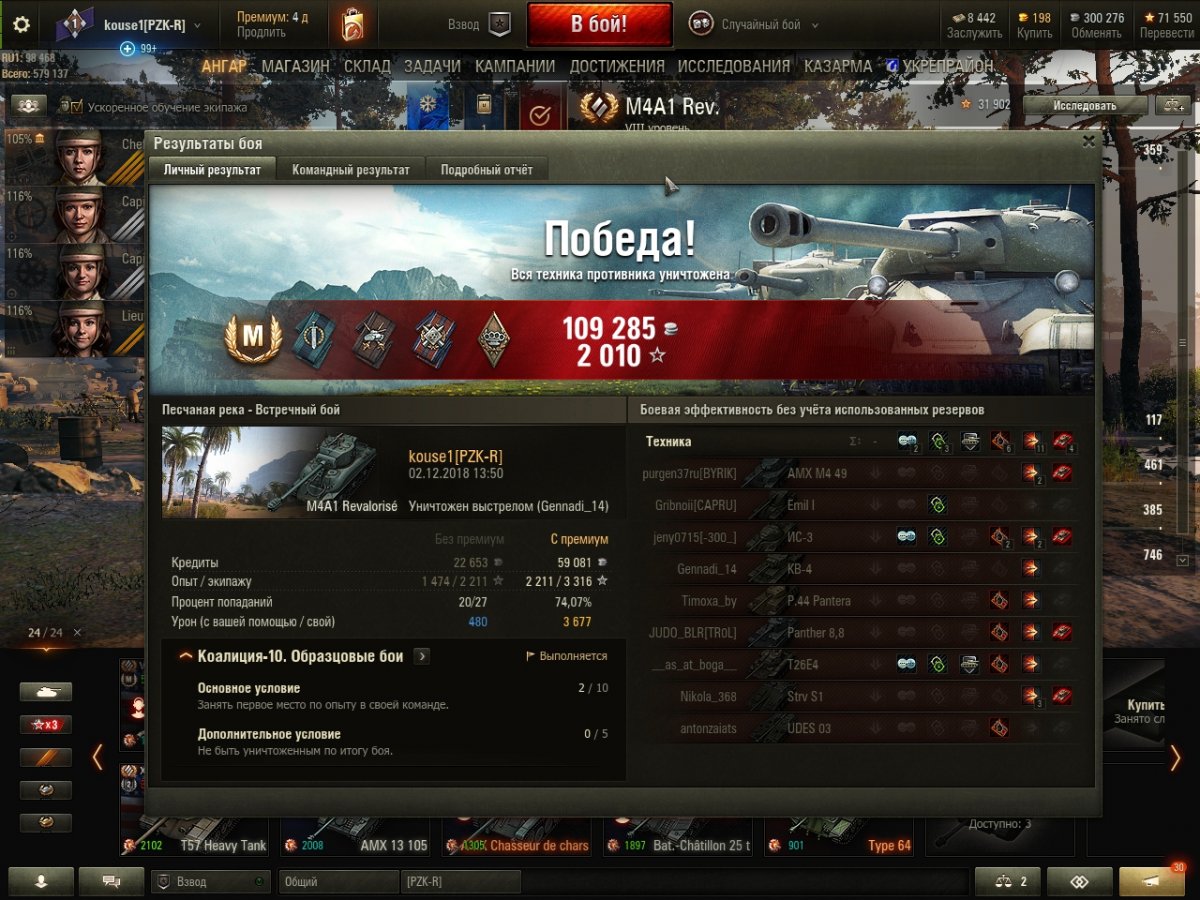1200x900 pixels.
Task: Go to the КАЗАРМА barracks
Action: (x=838, y=66)
